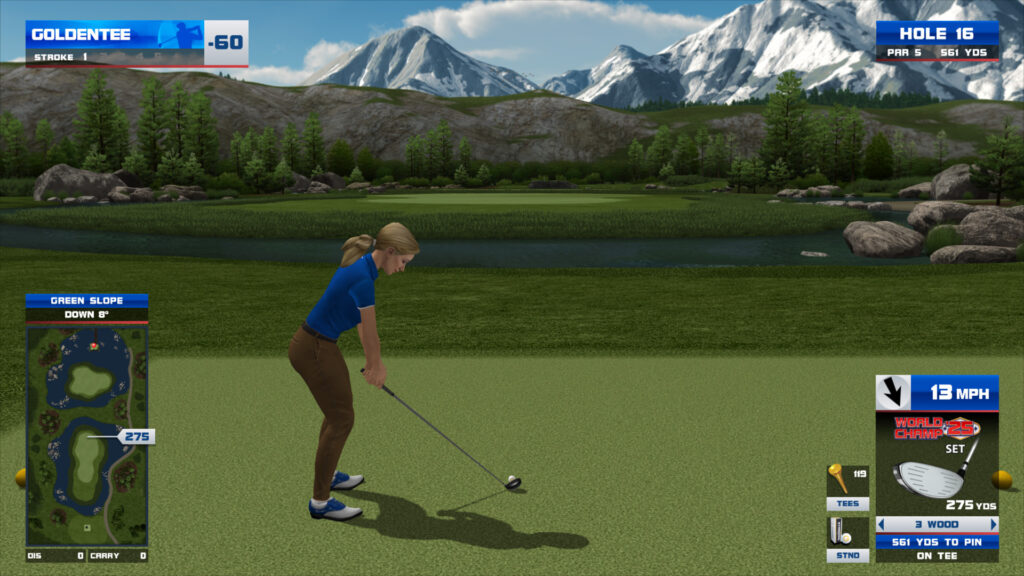Open the Tees selection button
The height and width of the screenshot is (576, 1024).
click(x=847, y=504)
